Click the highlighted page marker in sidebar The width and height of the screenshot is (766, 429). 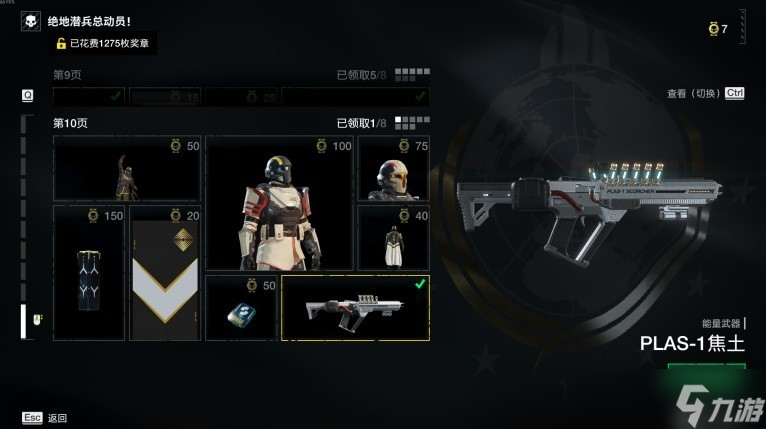[26, 320]
